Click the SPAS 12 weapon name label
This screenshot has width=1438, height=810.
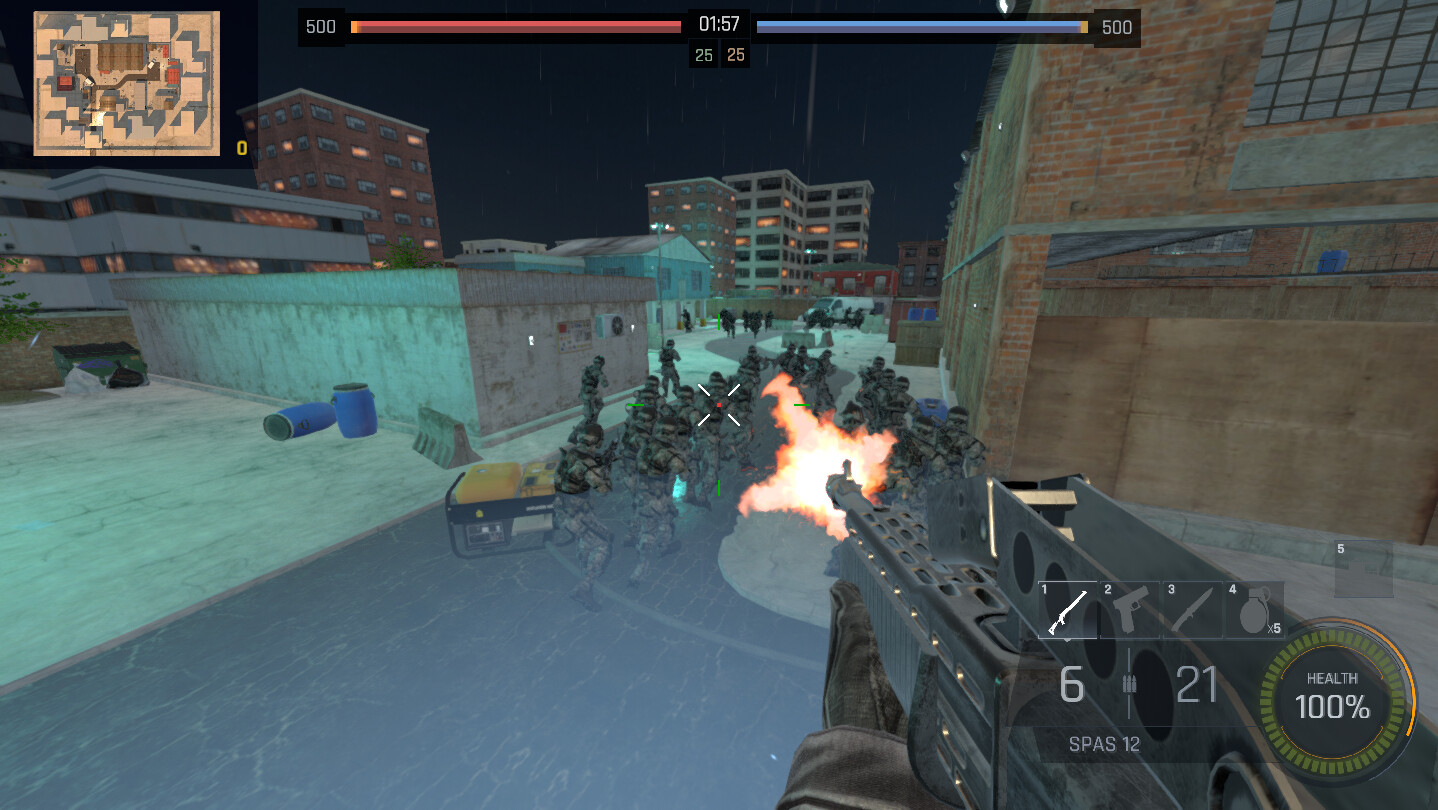pos(1103,744)
